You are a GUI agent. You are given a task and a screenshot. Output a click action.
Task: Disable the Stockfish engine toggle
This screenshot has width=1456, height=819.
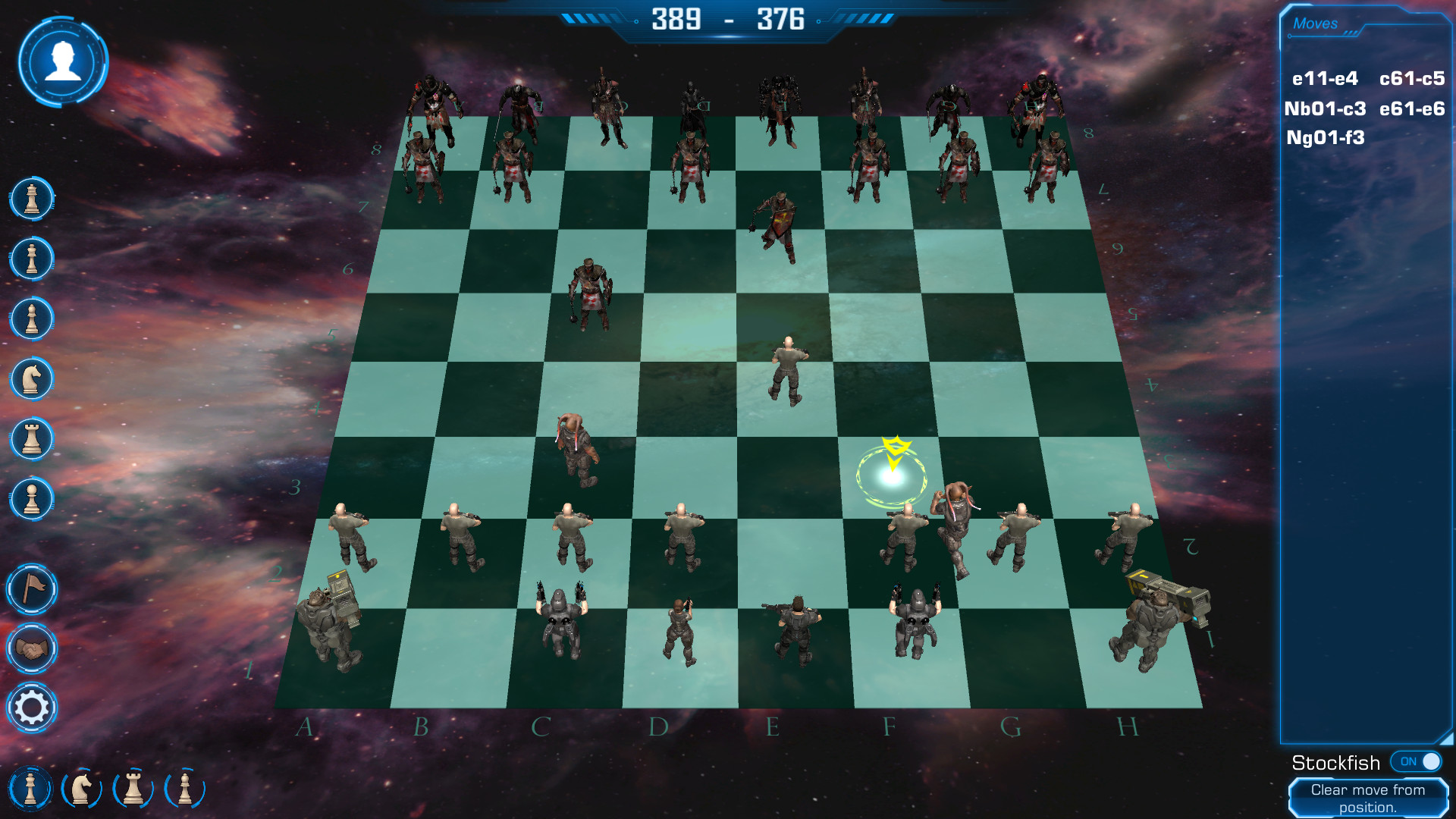click(1415, 761)
